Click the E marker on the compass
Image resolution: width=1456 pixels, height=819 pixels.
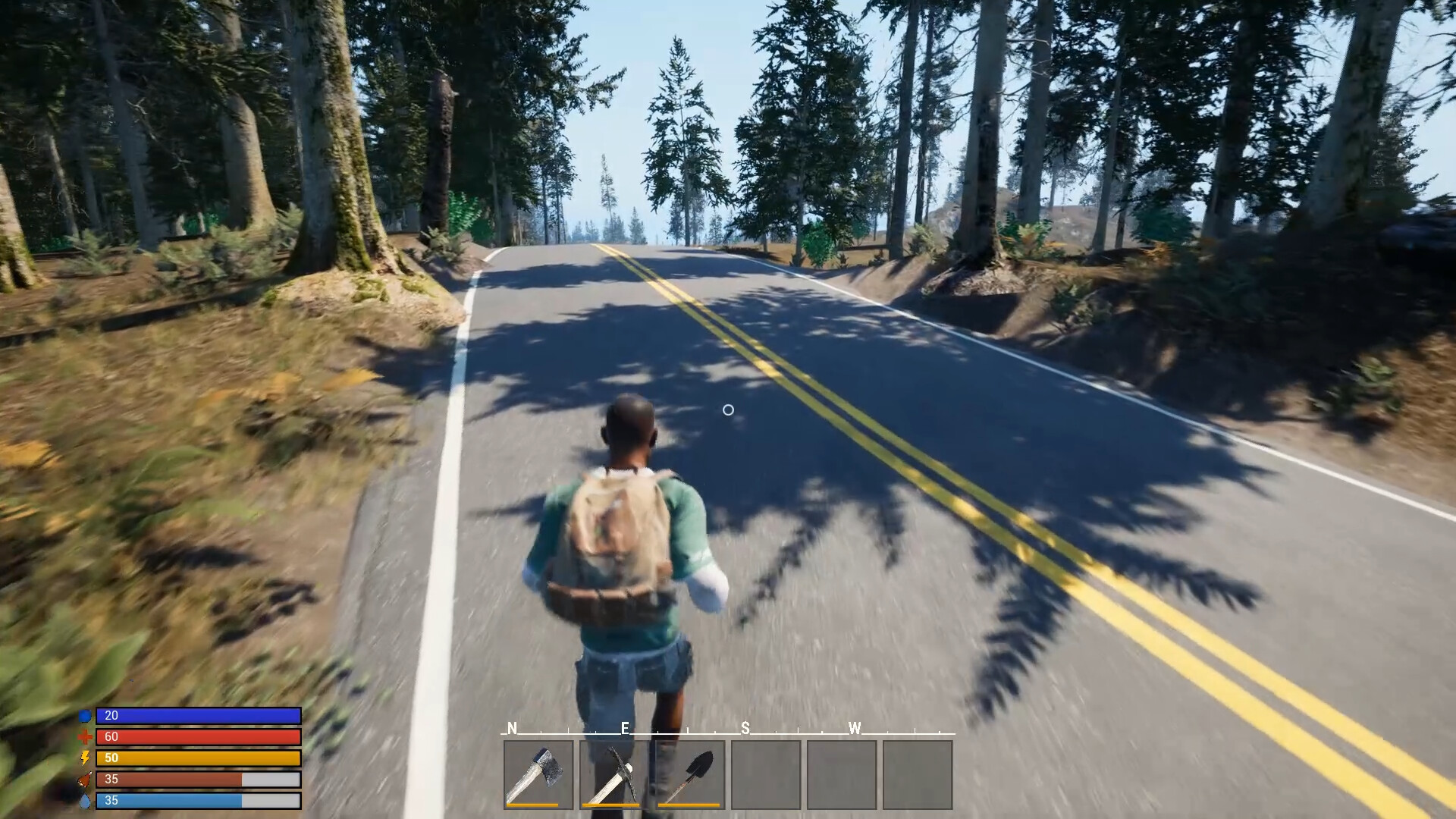(624, 730)
